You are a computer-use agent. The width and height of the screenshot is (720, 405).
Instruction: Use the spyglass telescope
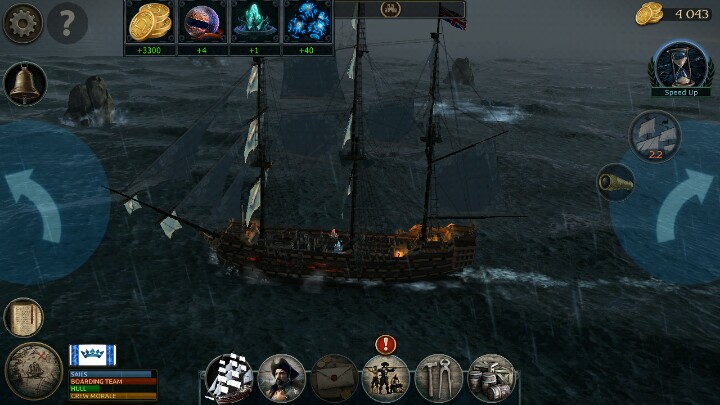click(x=615, y=181)
